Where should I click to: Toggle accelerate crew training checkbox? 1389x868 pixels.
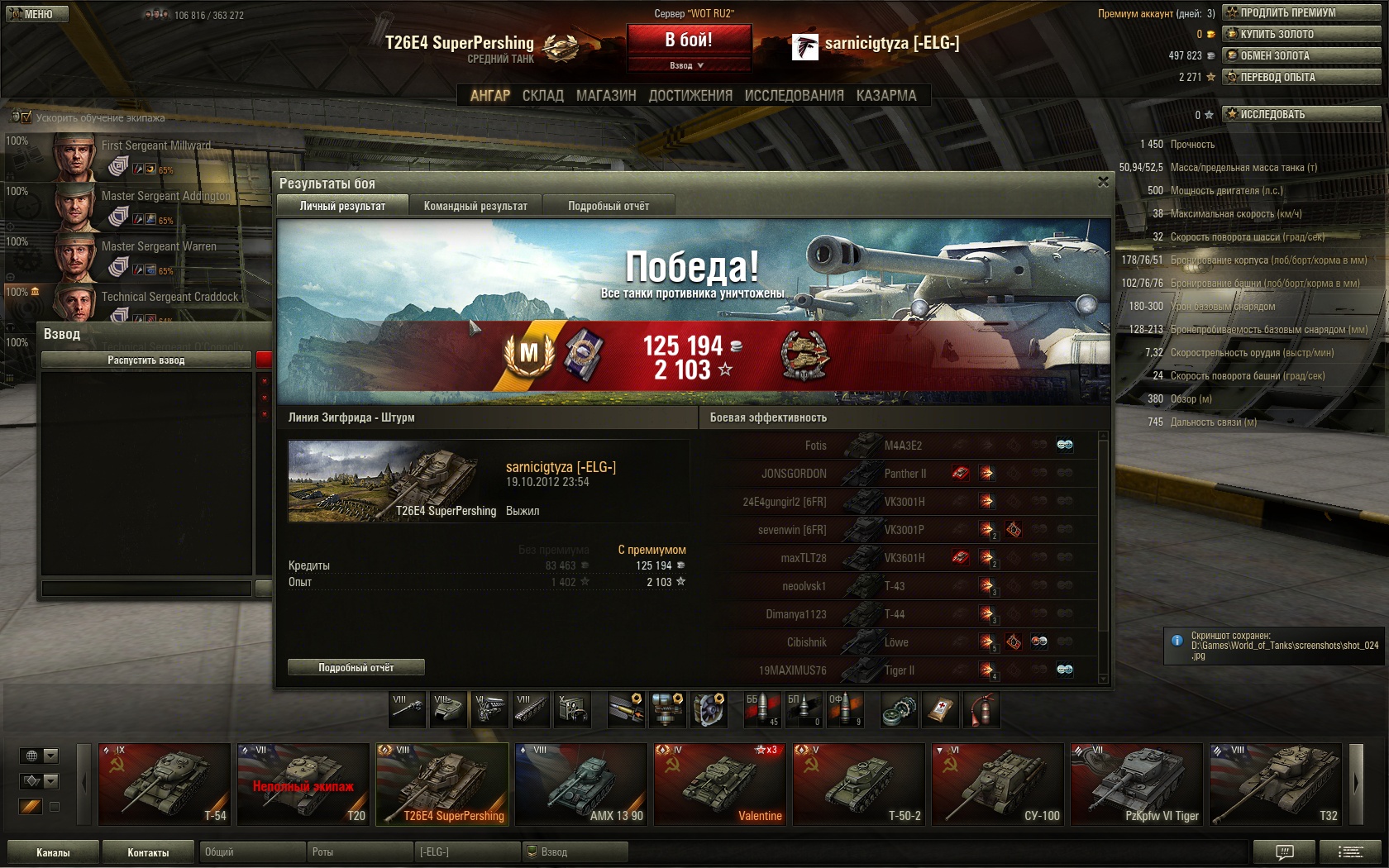26,117
